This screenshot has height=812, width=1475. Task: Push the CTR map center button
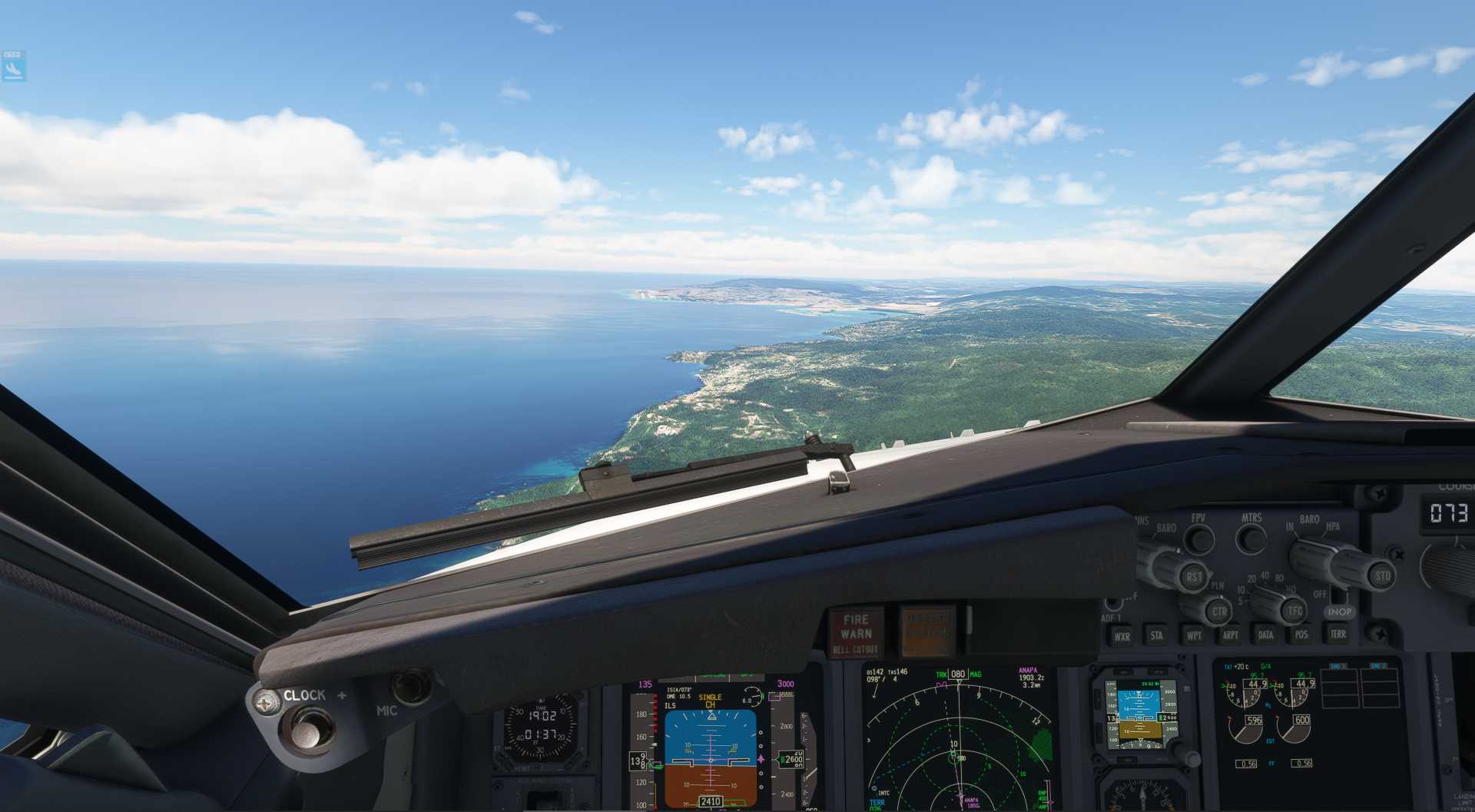pos(1218,612)
